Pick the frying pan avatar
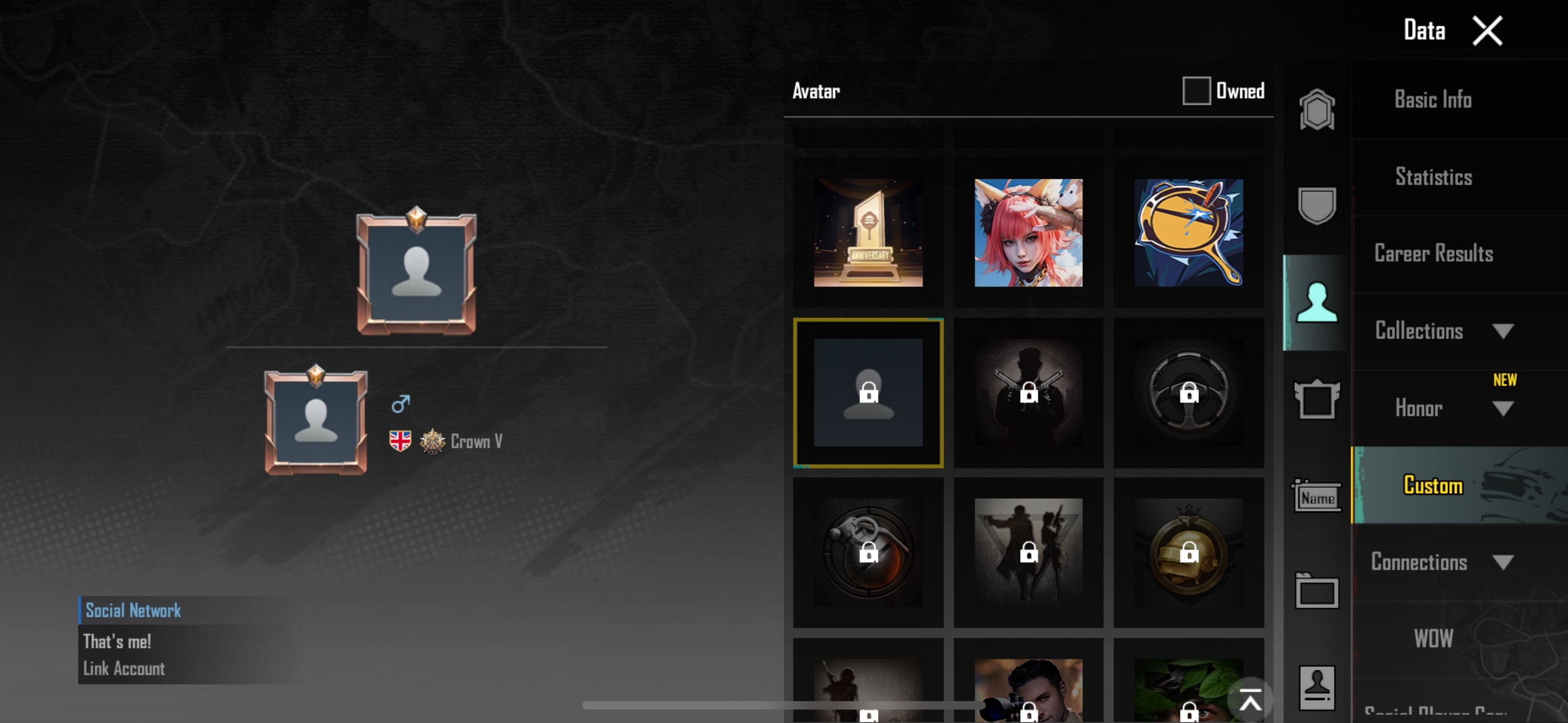This screenshot has width=1568, height=723. 1188,233
